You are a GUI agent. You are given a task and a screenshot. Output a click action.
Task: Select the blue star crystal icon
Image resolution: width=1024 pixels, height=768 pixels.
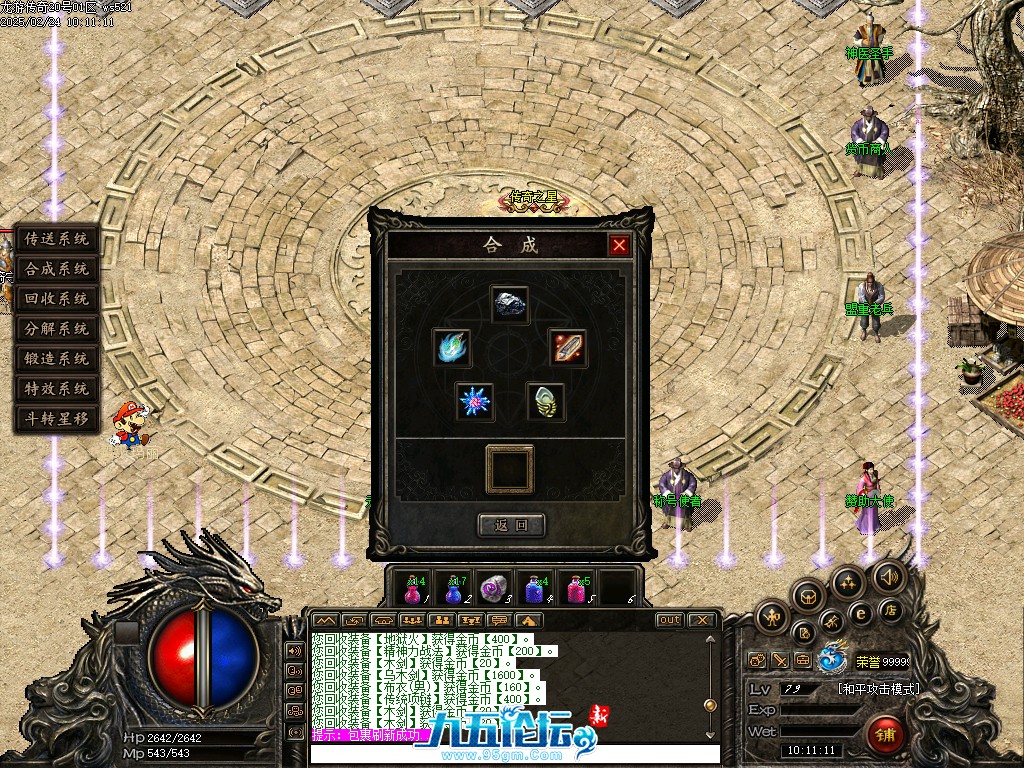click(475, 401)
